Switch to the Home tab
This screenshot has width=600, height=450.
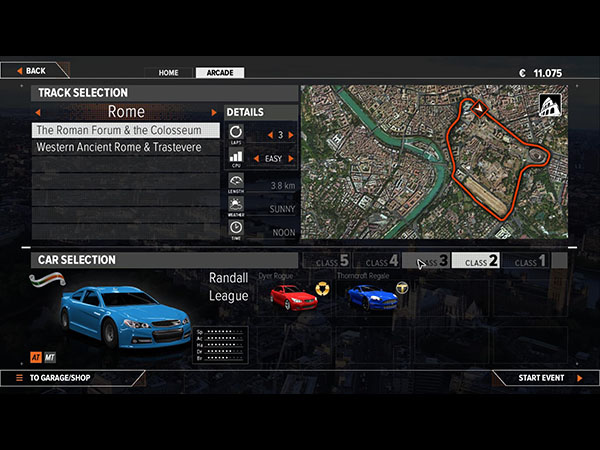tap(168, 73)
